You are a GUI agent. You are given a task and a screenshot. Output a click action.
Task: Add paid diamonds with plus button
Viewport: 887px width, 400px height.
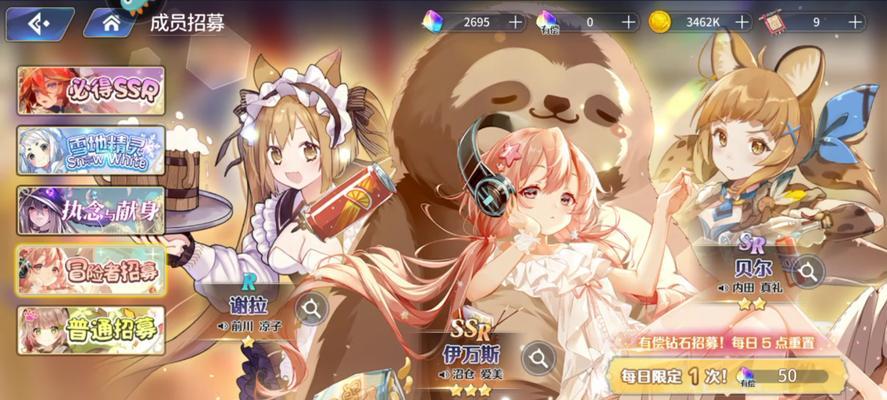628,21
